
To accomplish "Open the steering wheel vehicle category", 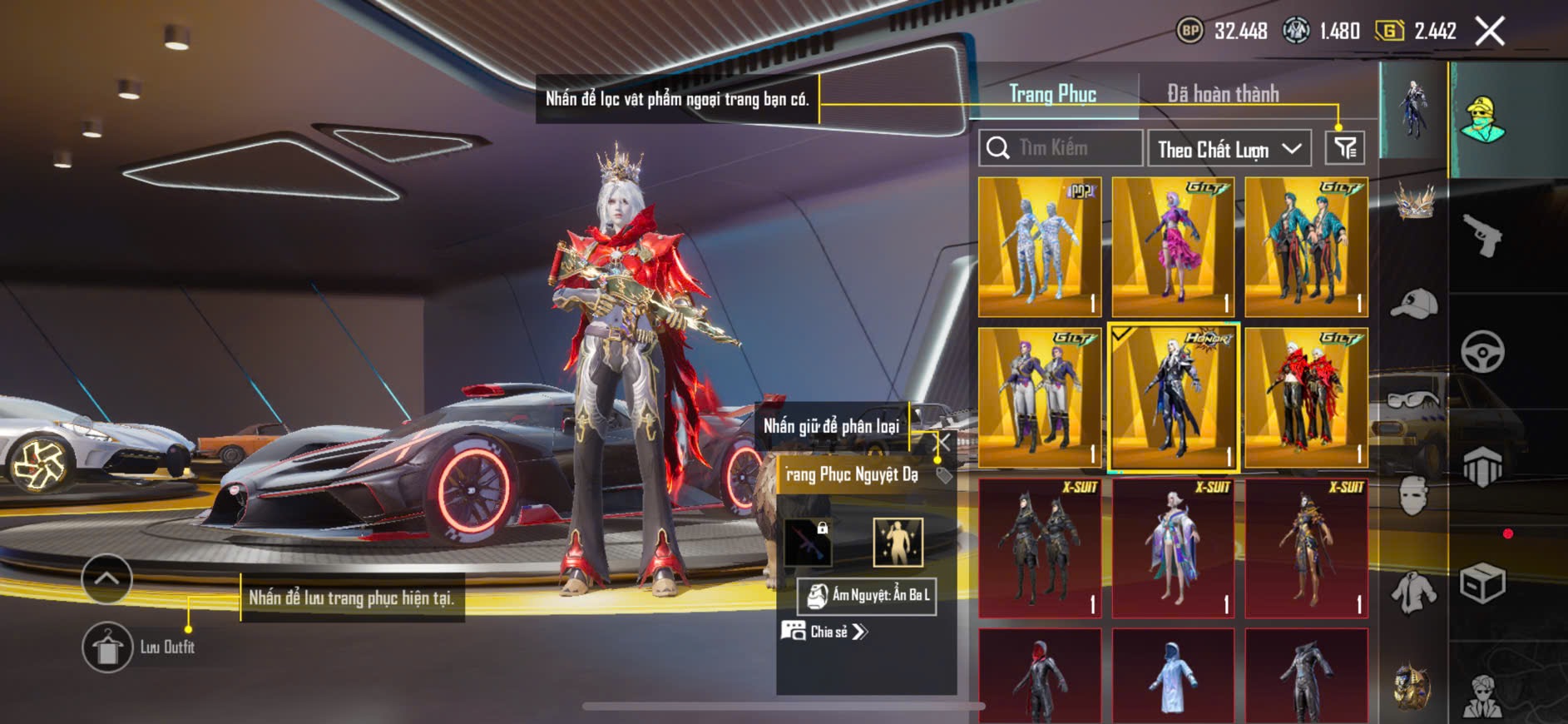I will point(1482,351).
